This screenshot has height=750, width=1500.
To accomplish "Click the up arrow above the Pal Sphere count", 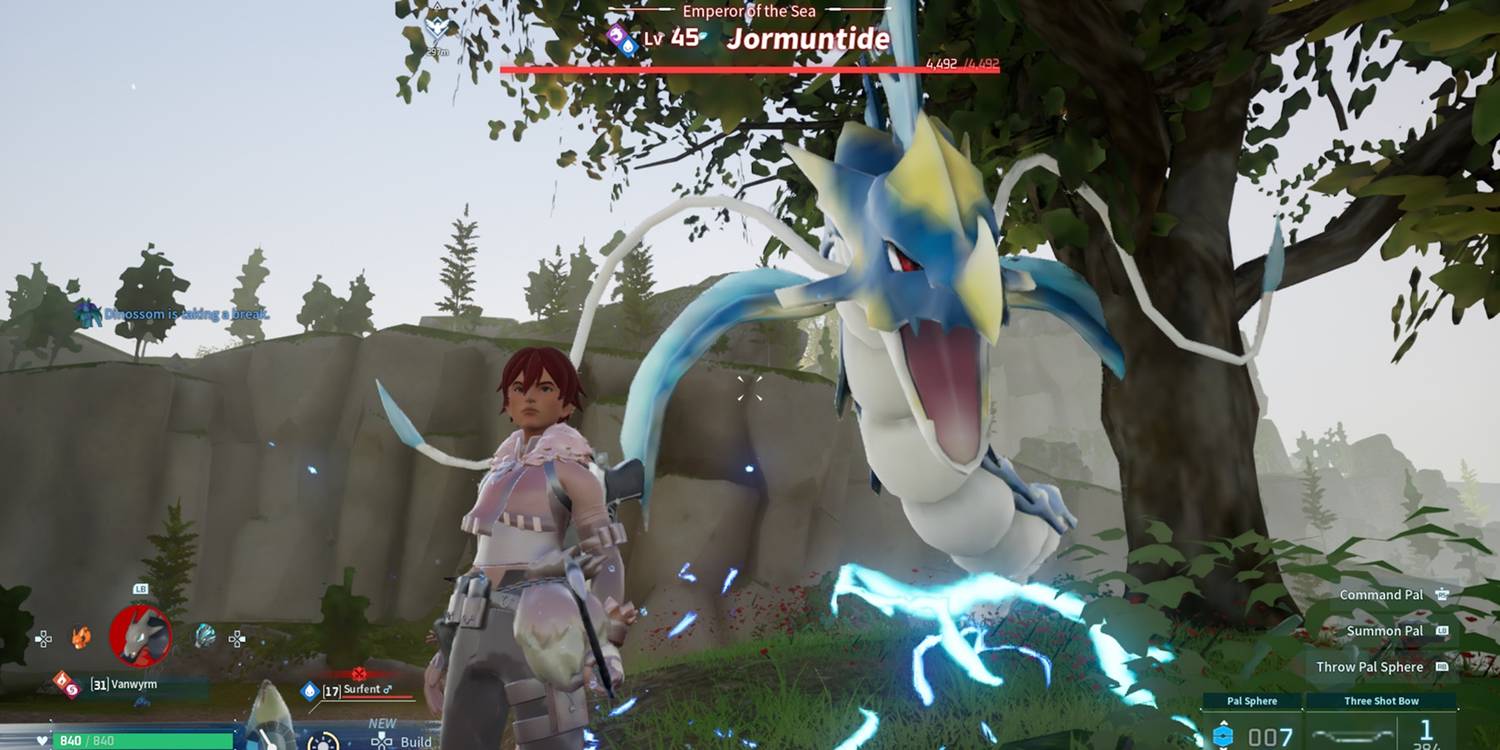I will point(1224,722).
